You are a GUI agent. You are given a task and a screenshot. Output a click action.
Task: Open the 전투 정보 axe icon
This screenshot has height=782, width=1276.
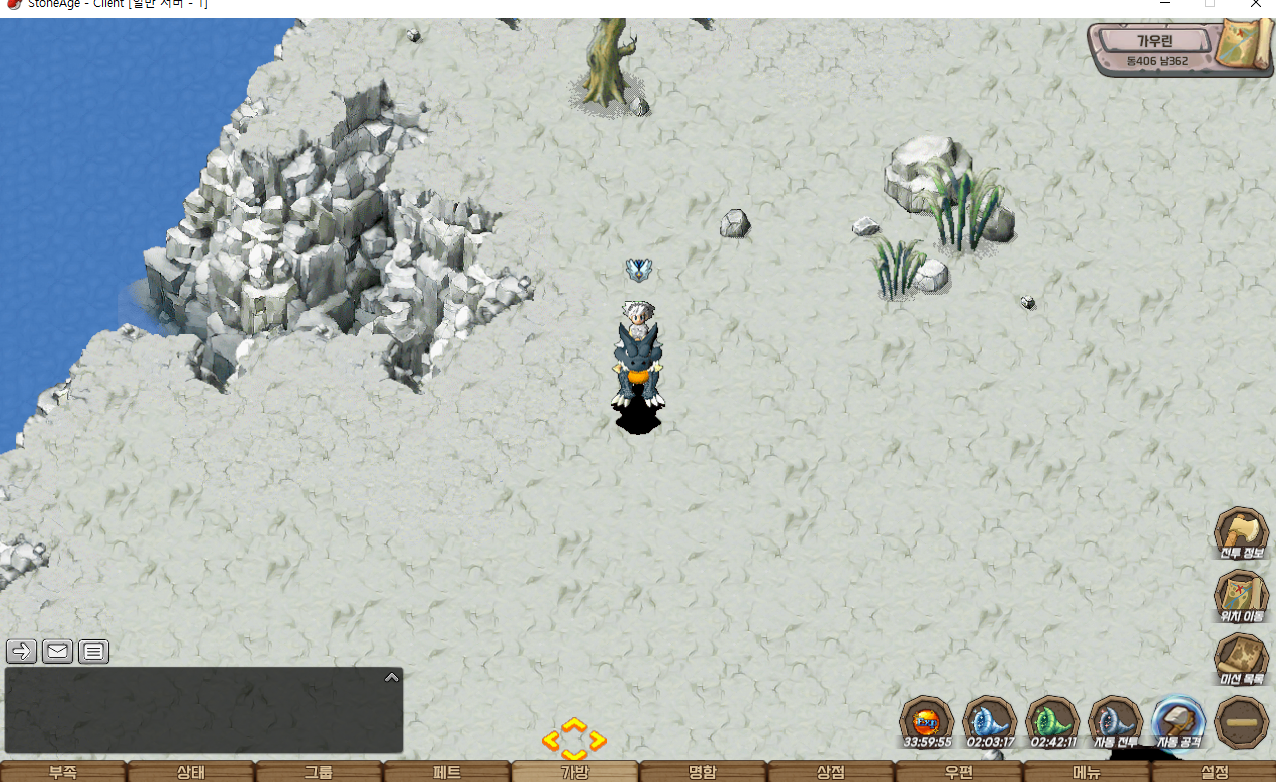click(1241, 533)
